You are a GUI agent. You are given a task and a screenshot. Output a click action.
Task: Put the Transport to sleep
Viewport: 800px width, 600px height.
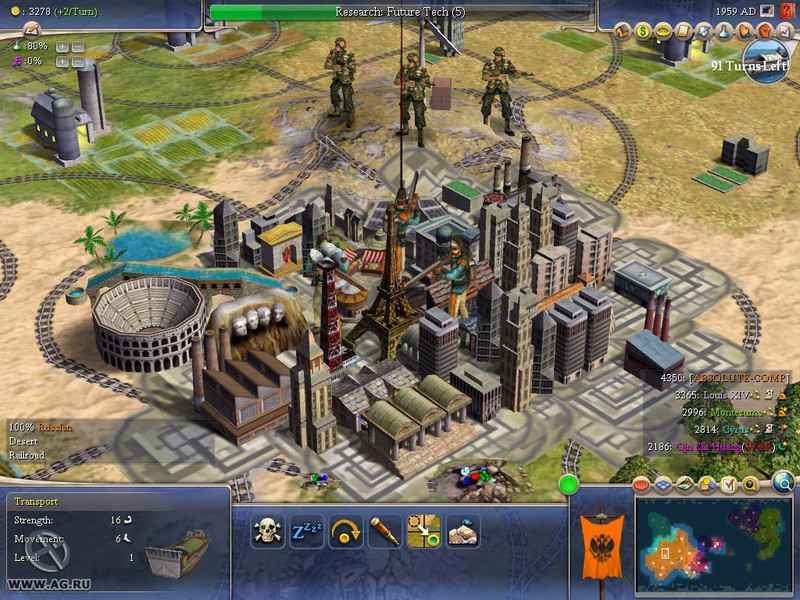click(305, 531)
